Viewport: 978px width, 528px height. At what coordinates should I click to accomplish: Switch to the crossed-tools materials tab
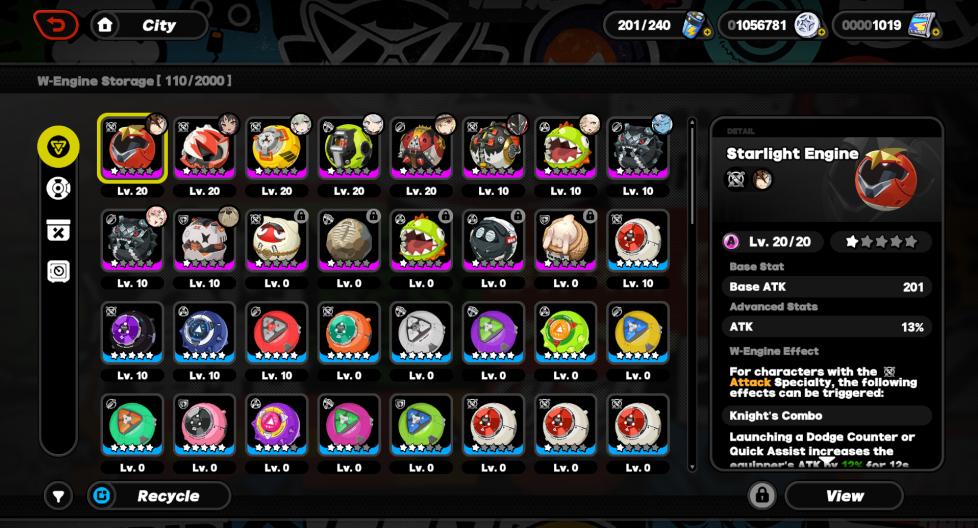[58, 230]
